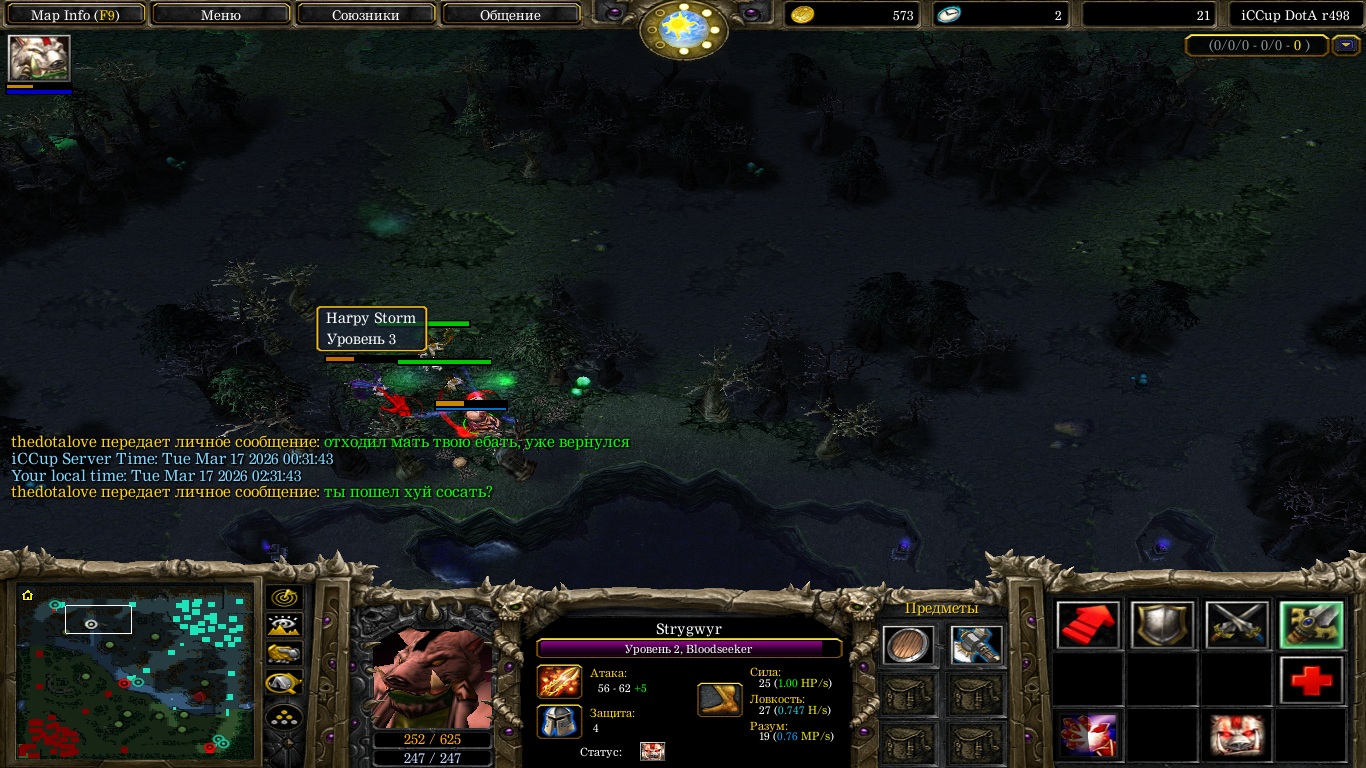The width and height of the screenshot is (1366, 768).
Task: Activate the minimap signal ping button
Action: 284,598
